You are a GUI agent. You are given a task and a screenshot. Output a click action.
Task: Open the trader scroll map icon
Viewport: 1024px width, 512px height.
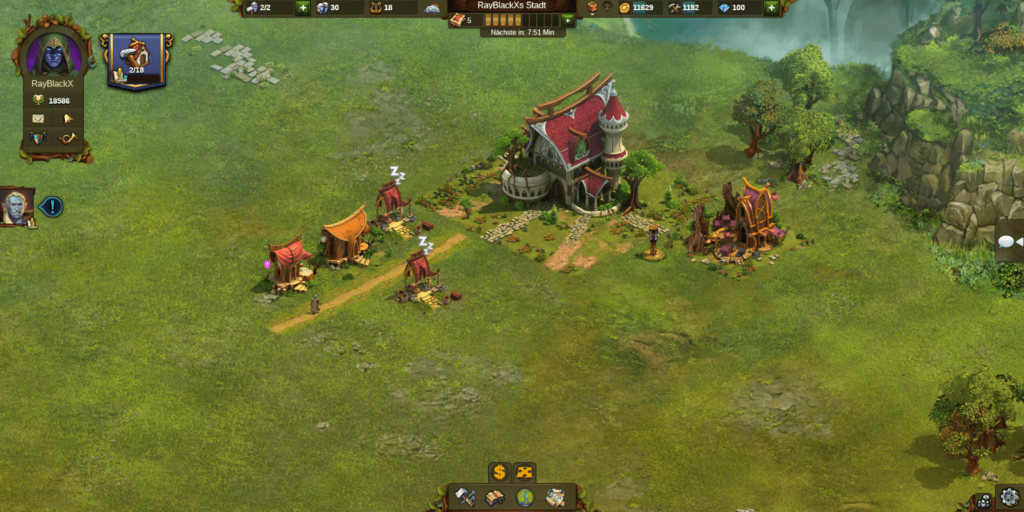coord(555,496)
